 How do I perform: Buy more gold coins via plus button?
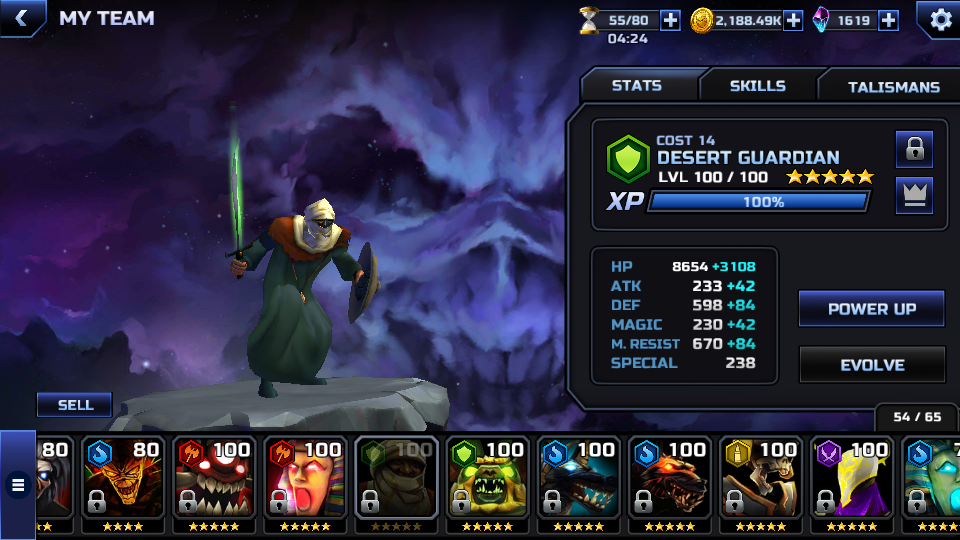[x=793, y=20]
